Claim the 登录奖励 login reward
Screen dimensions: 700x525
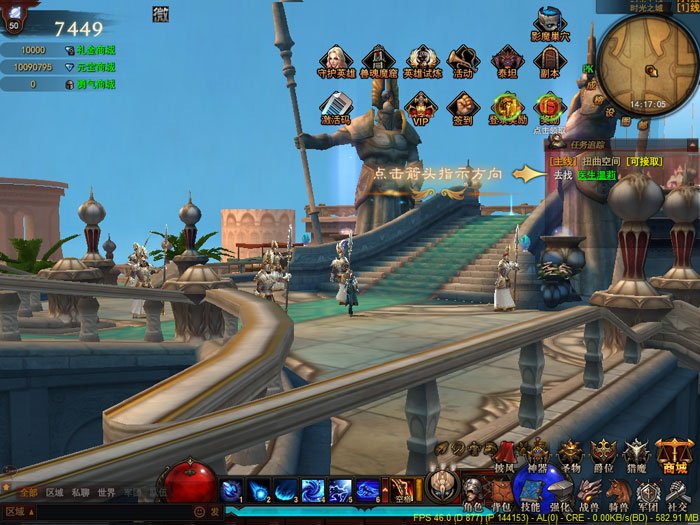click(507, 107)
